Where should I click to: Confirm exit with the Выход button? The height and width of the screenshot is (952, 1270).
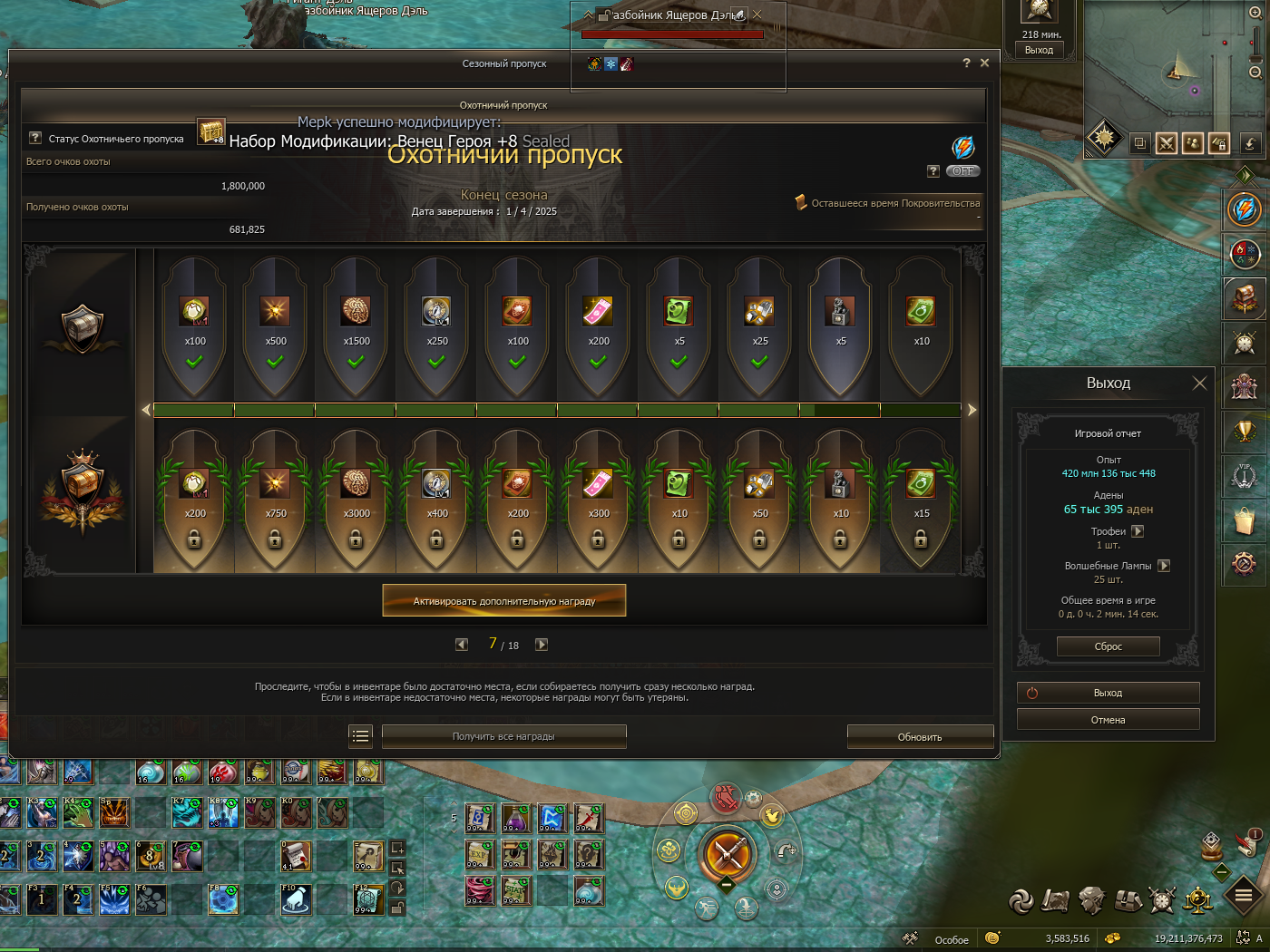[1108, 693]
